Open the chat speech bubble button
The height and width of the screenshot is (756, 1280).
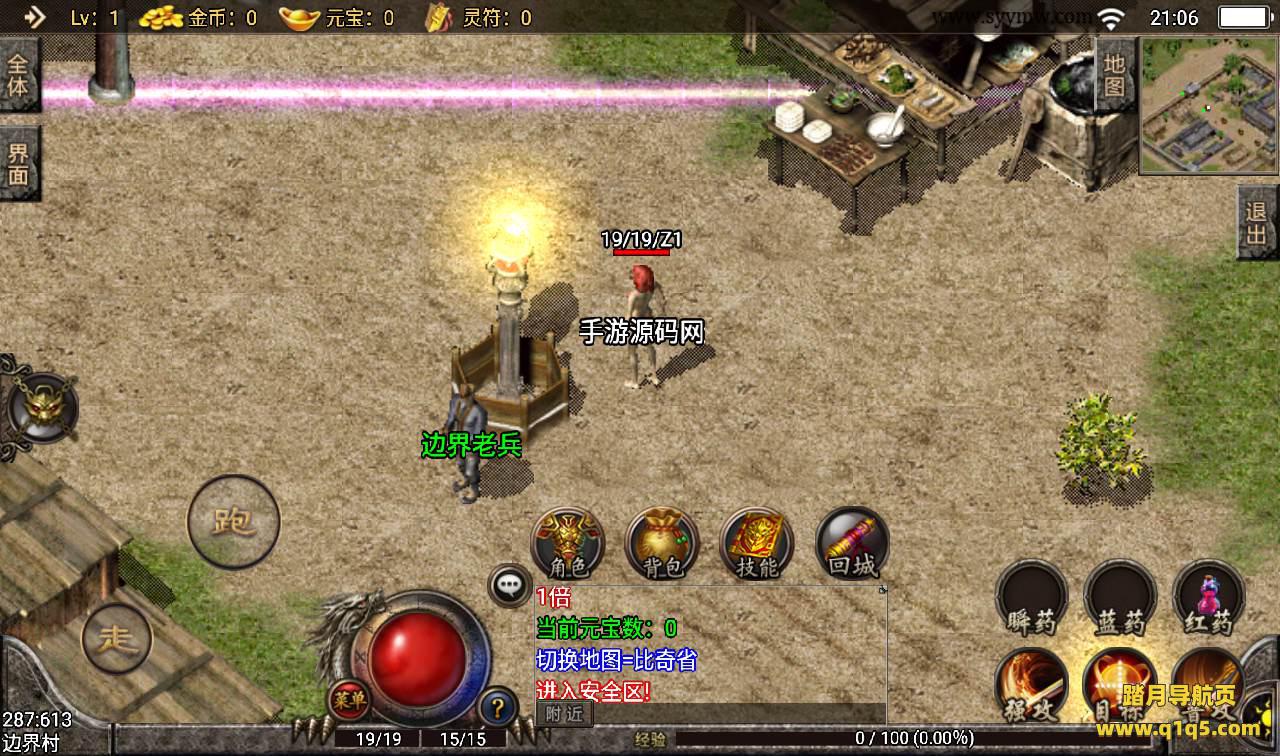tap(510, 585)
